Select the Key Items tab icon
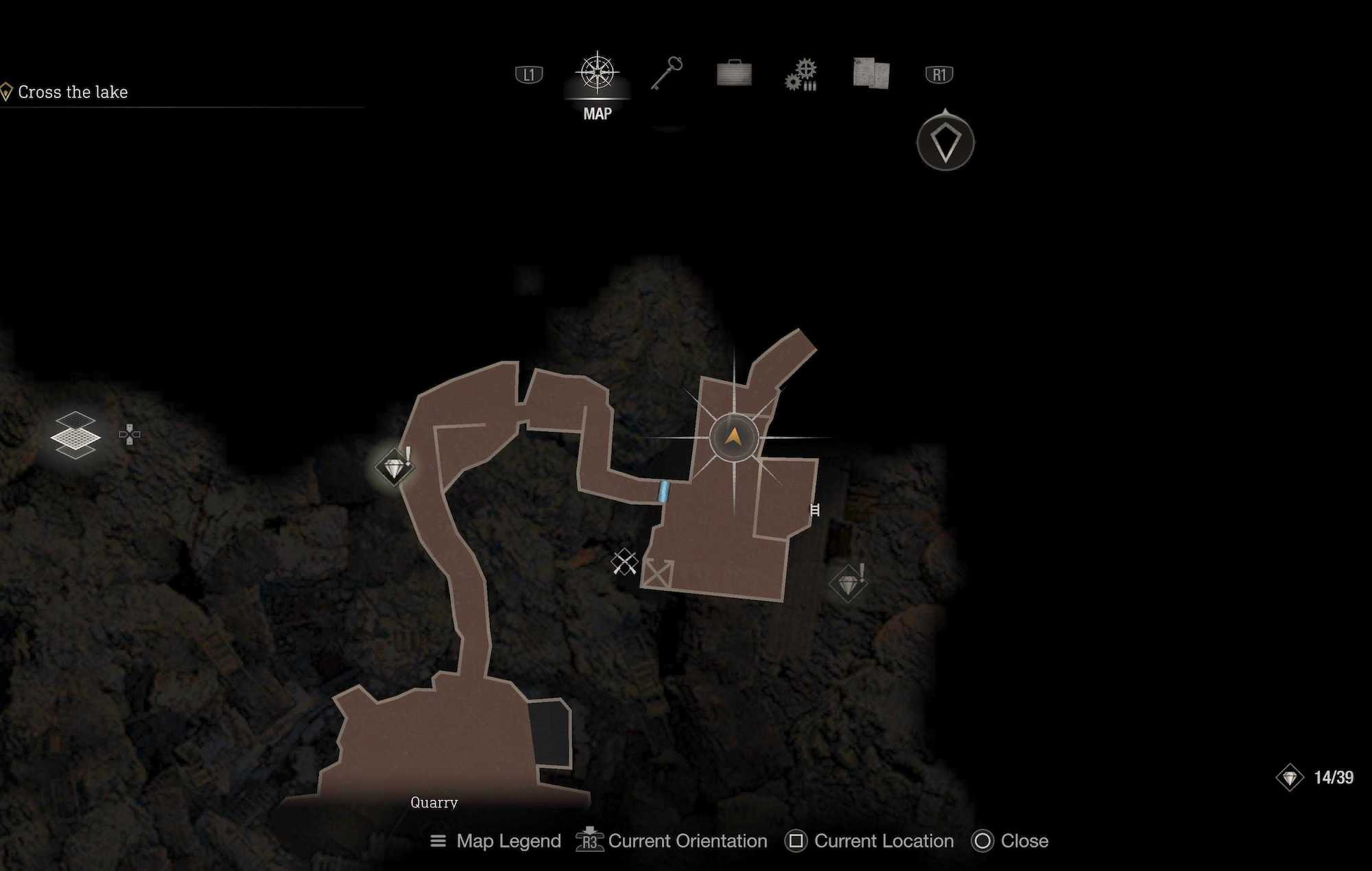Screen dimensions: 1372x871 click(x=670, y=73)
